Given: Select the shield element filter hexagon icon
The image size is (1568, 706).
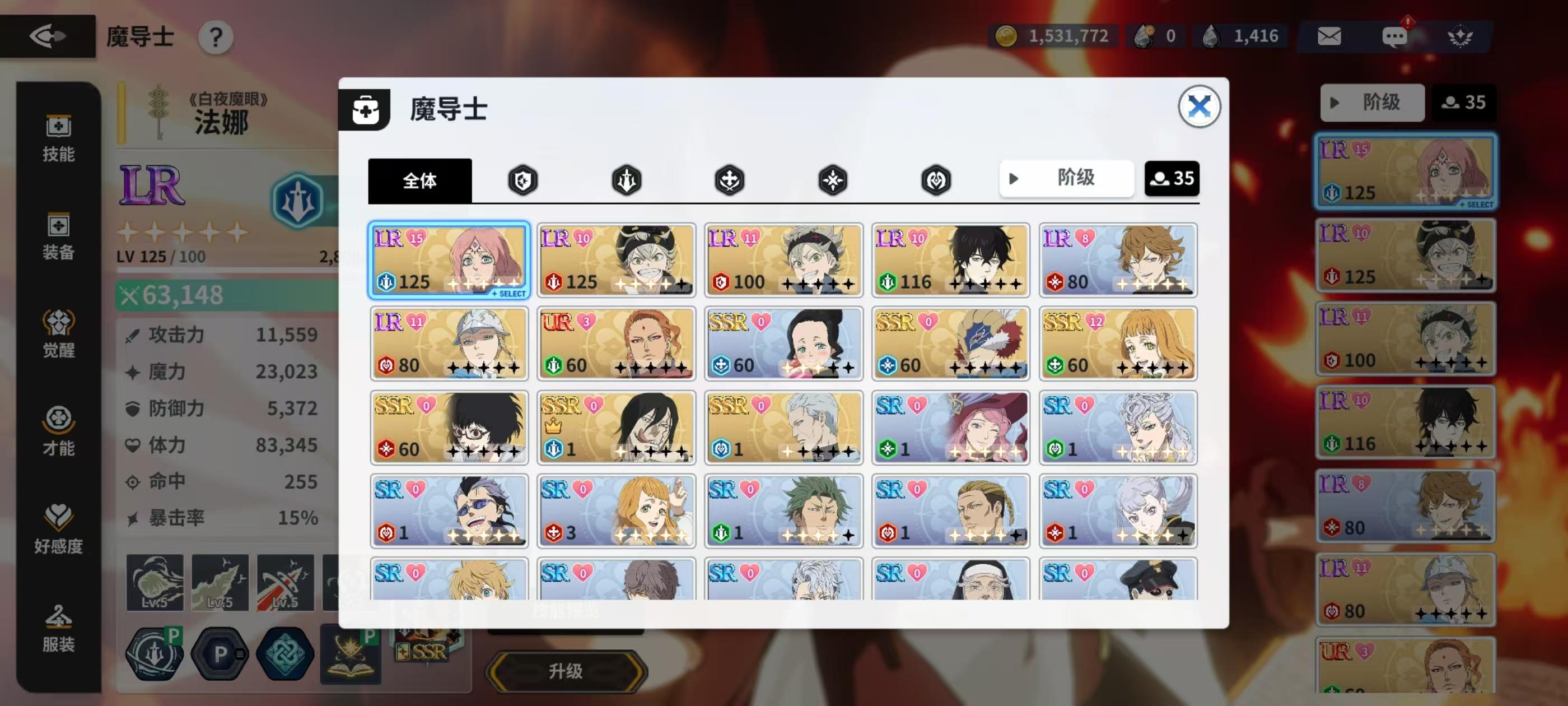Looking at the screenshot, I should coord(522,180).
